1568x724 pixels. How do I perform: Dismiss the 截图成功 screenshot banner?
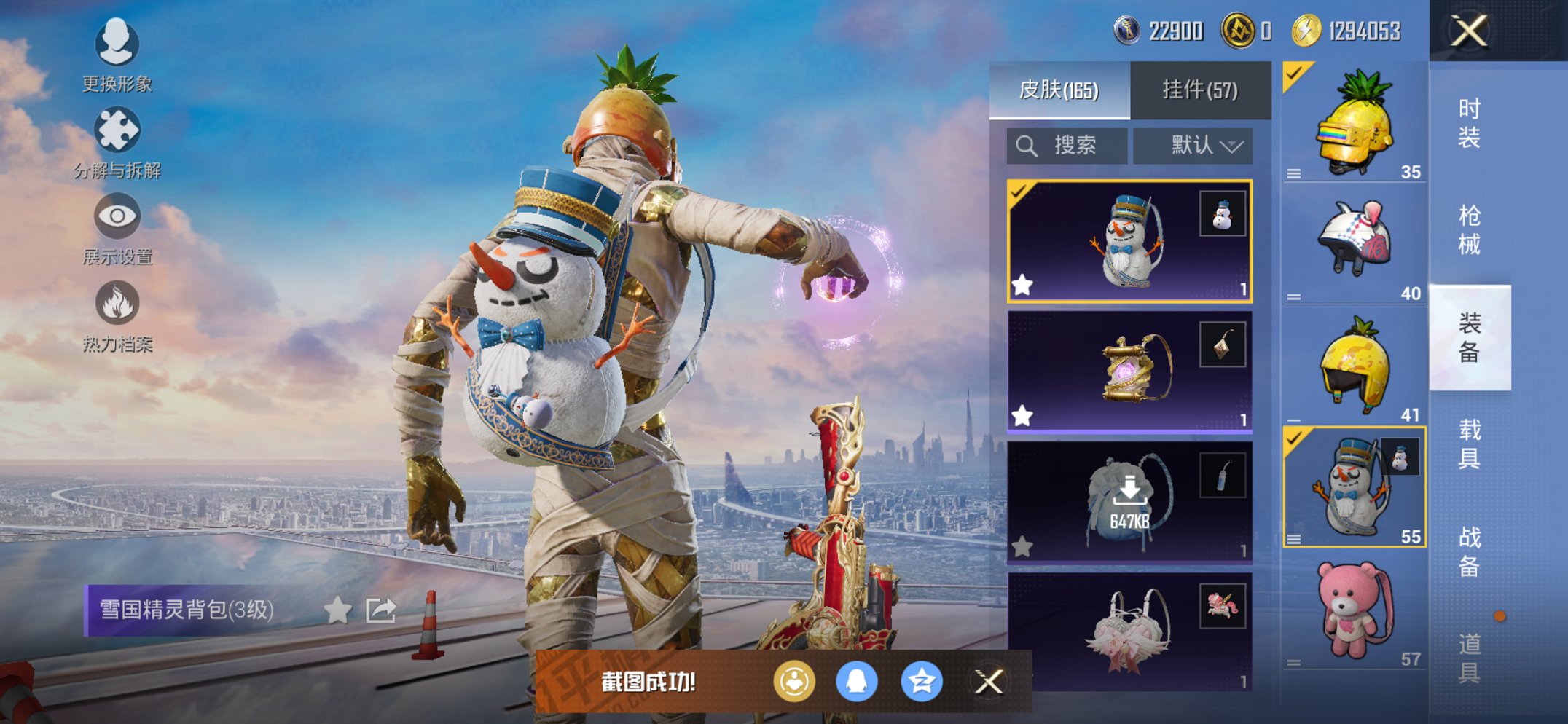[989, 682]
